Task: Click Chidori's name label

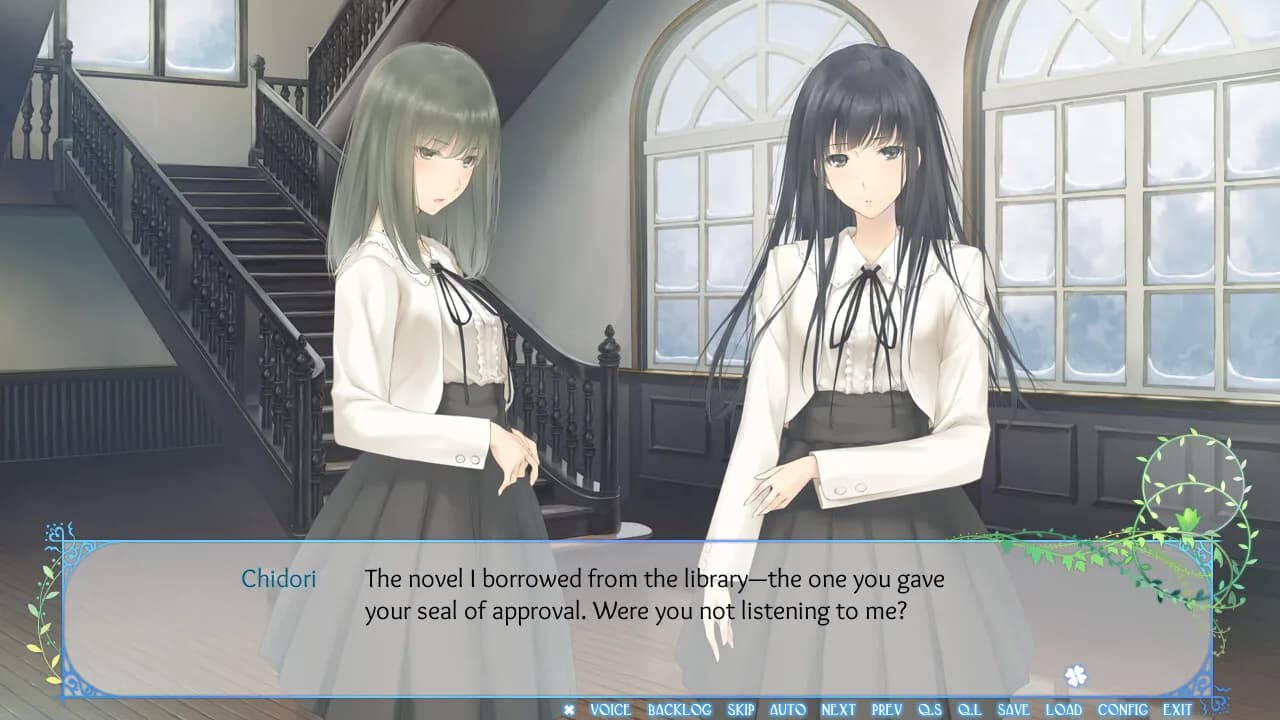Action: click(x=280, y=578)
